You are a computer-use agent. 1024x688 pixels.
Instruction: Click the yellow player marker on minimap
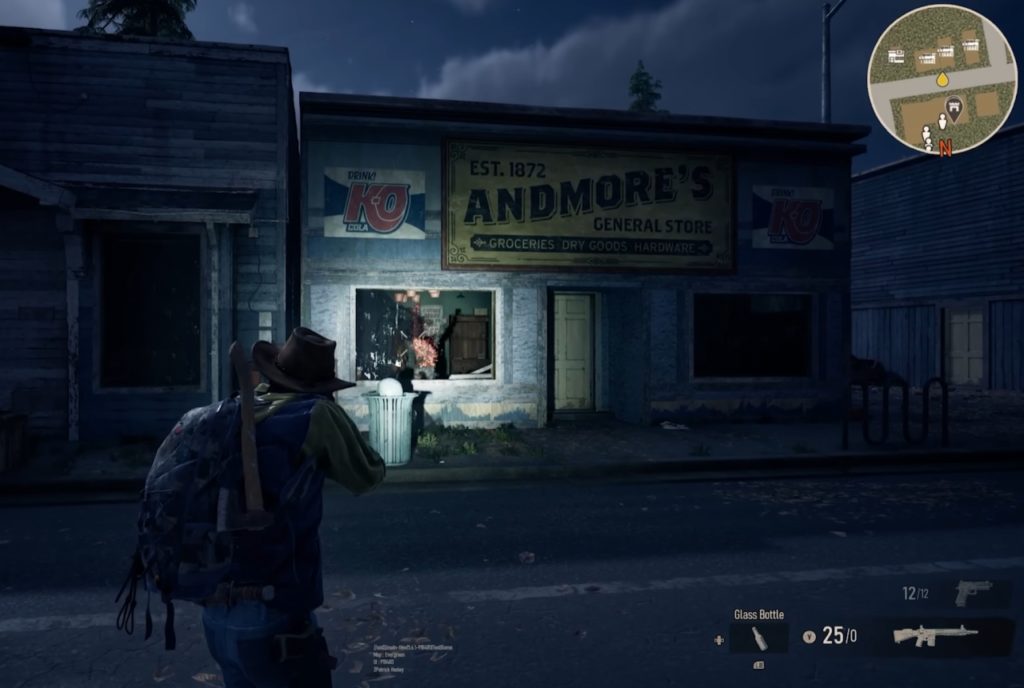point(942,78)
